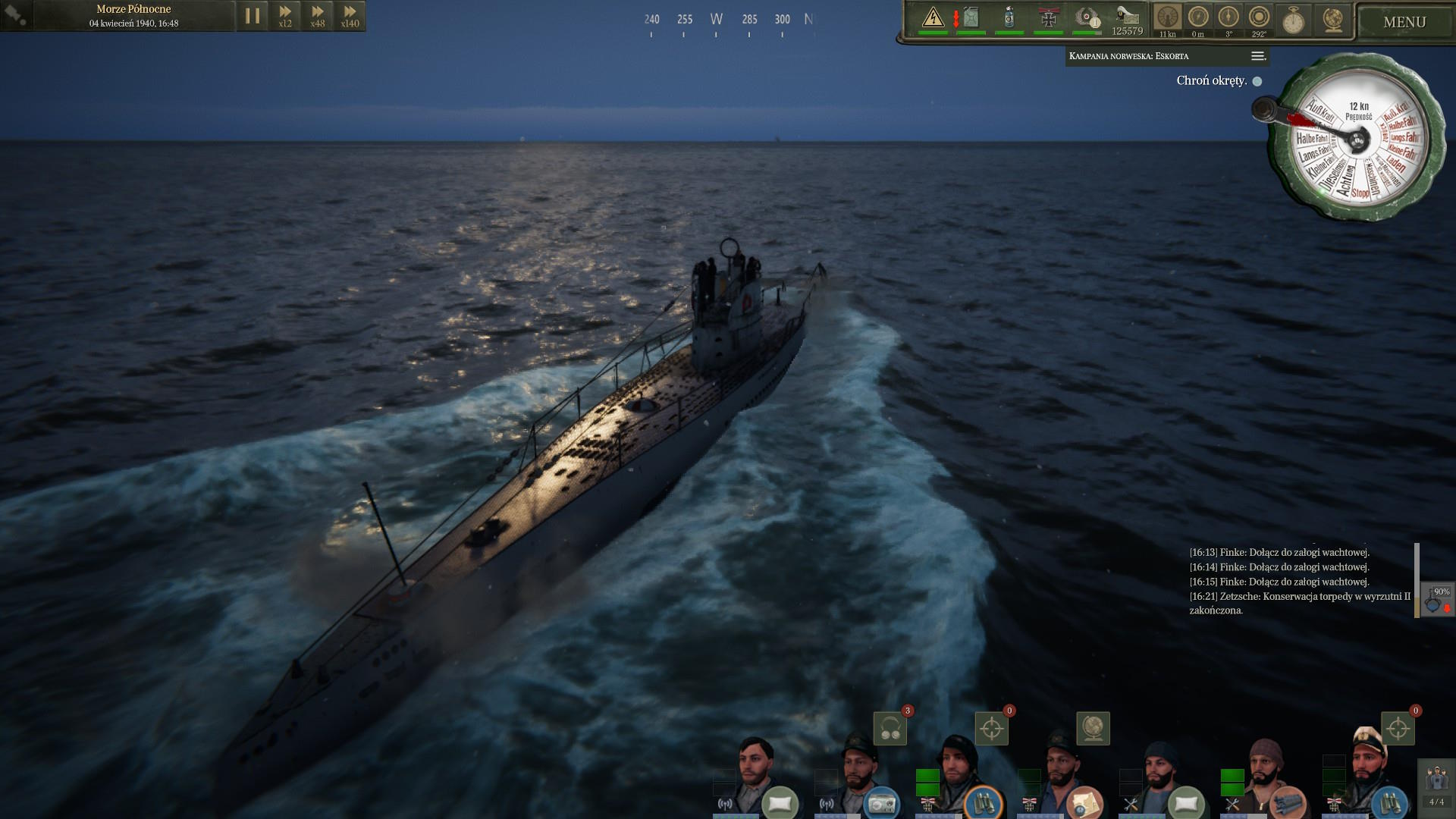Expand the Kampania norweska objectives list
Image resolution: width=1456 pixels, height=819 pixels.
pos(1258,56)
